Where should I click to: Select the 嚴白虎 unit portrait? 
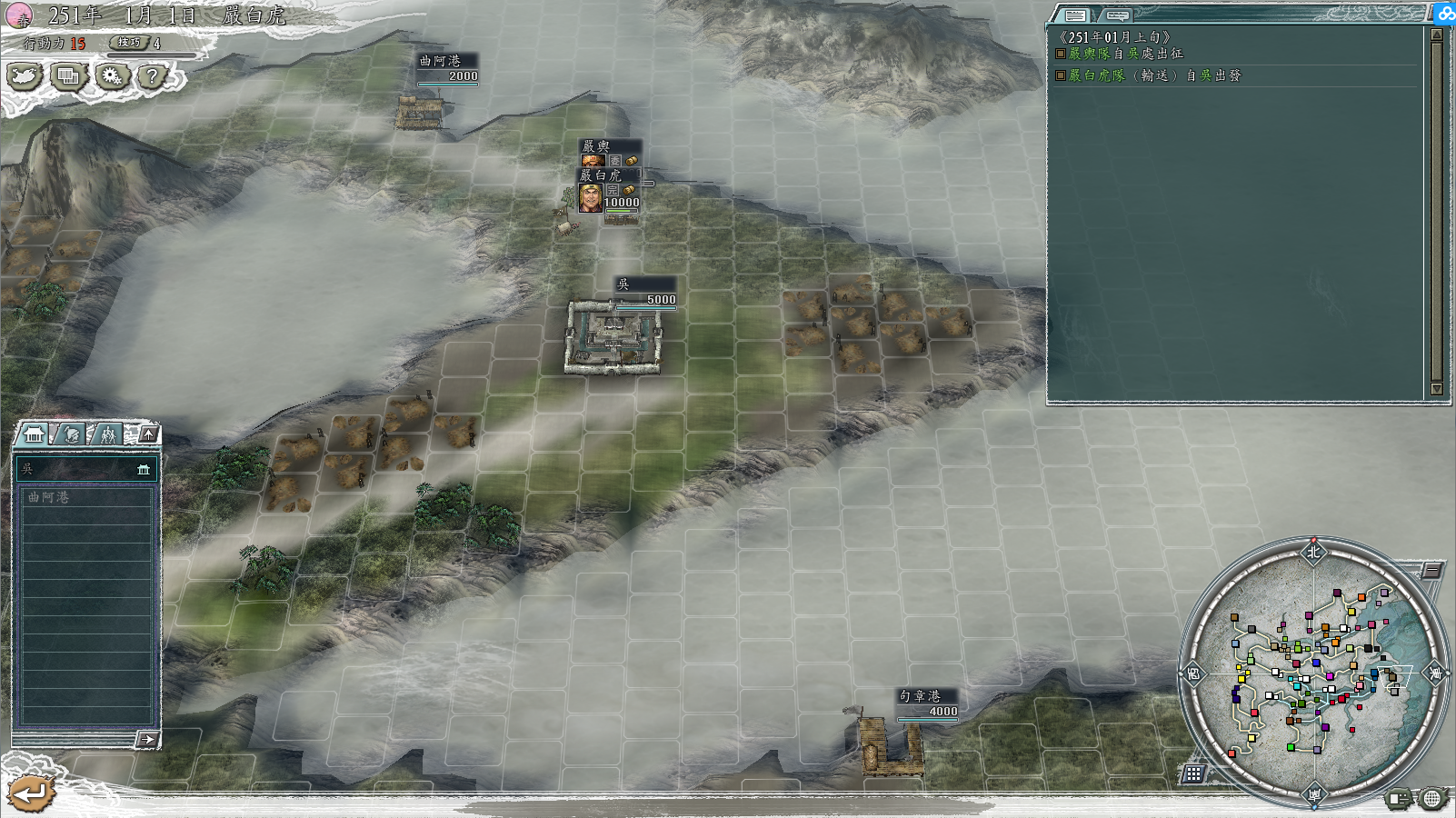(x=591, y=197)
